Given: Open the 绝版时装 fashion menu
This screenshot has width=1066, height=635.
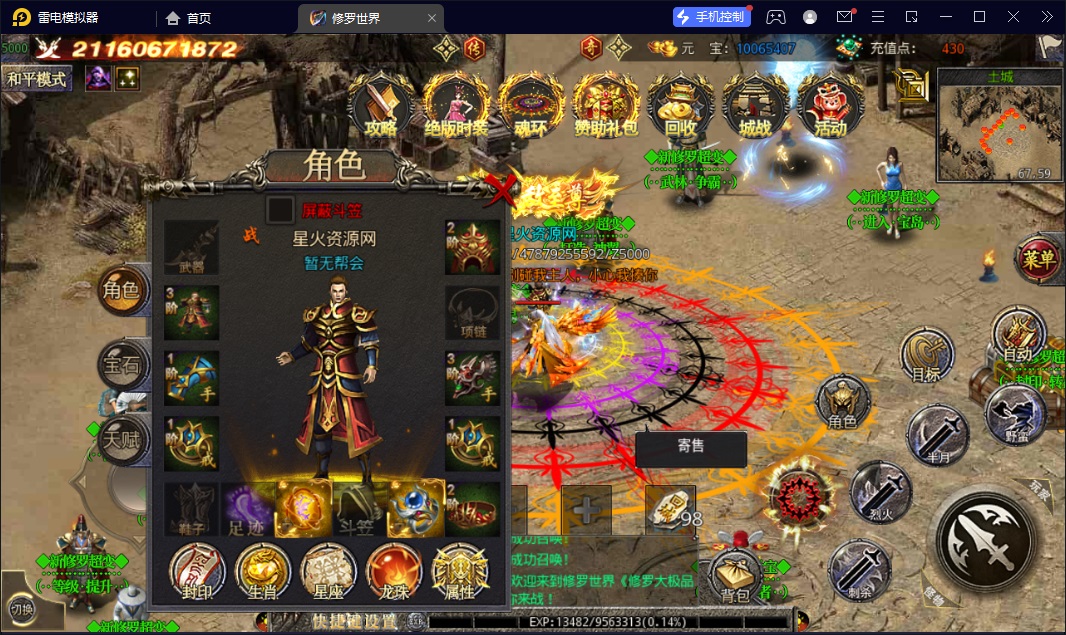Looking at the screenshot, I should point(456,104).
